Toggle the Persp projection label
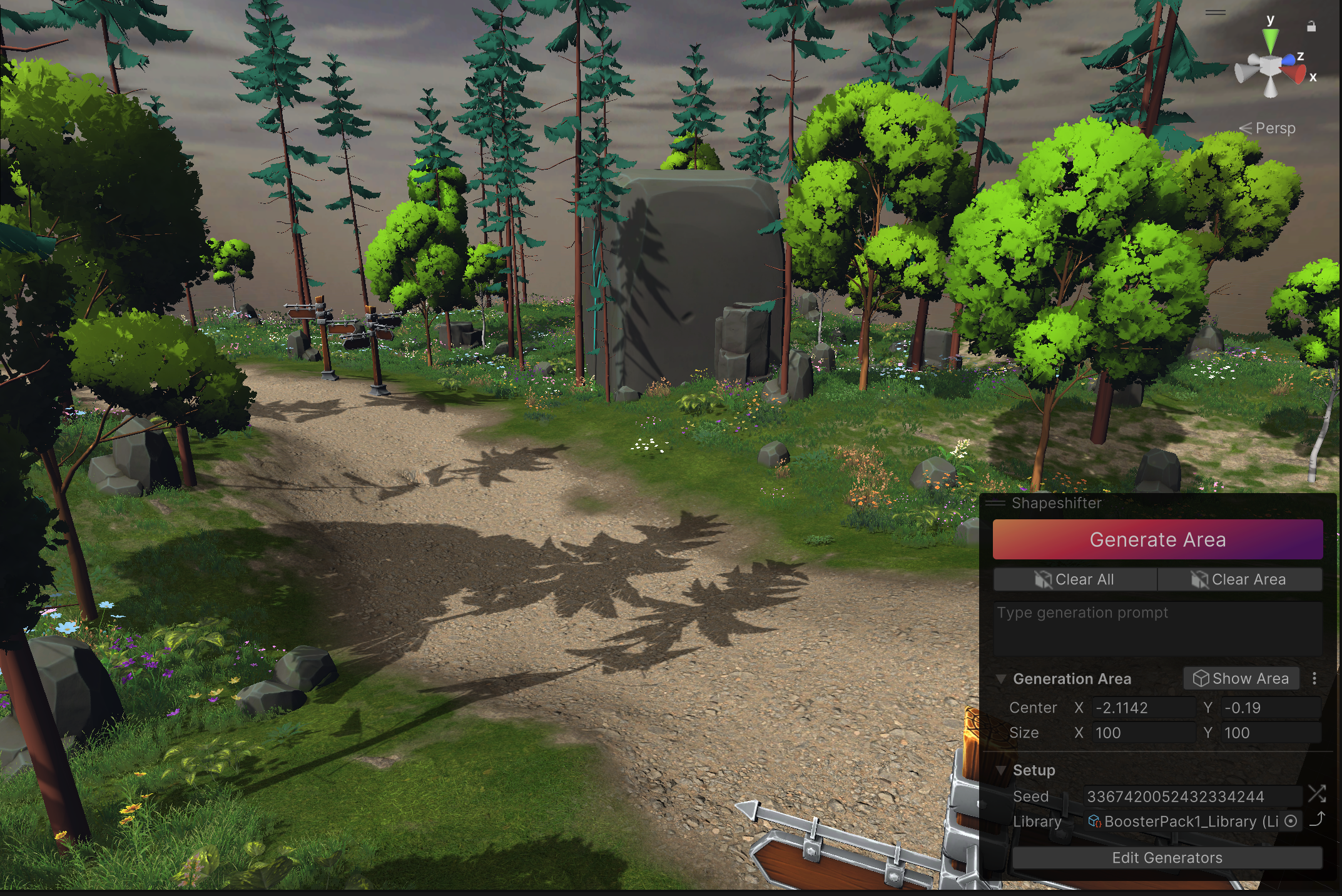Viewport: 1342px width, 896px height. coord(1274,128)
